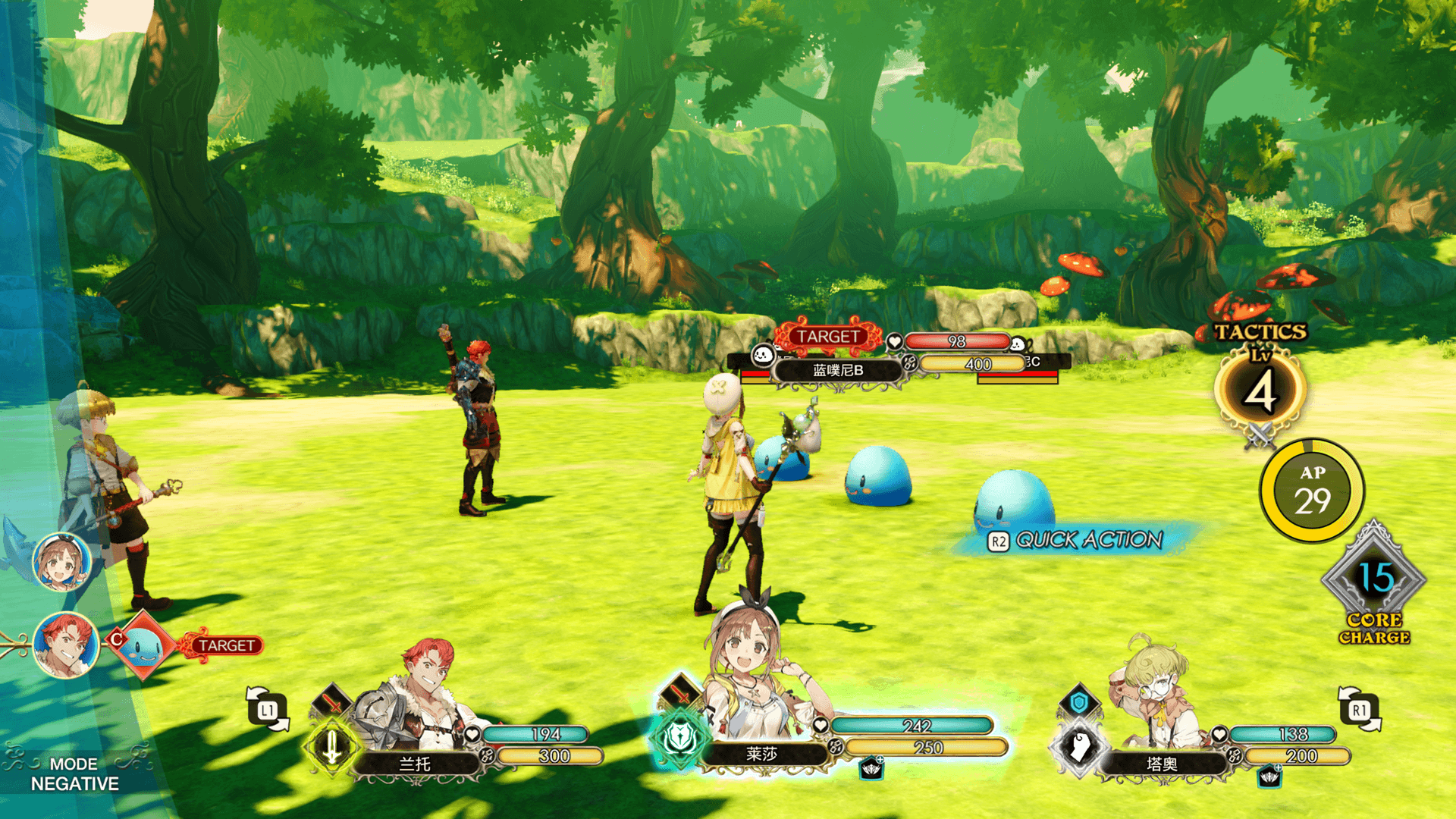Click the glowing green shield emblem beside 莱莎
The image size is (1456, 819).
pyautogui.click(x=679, y=737)
